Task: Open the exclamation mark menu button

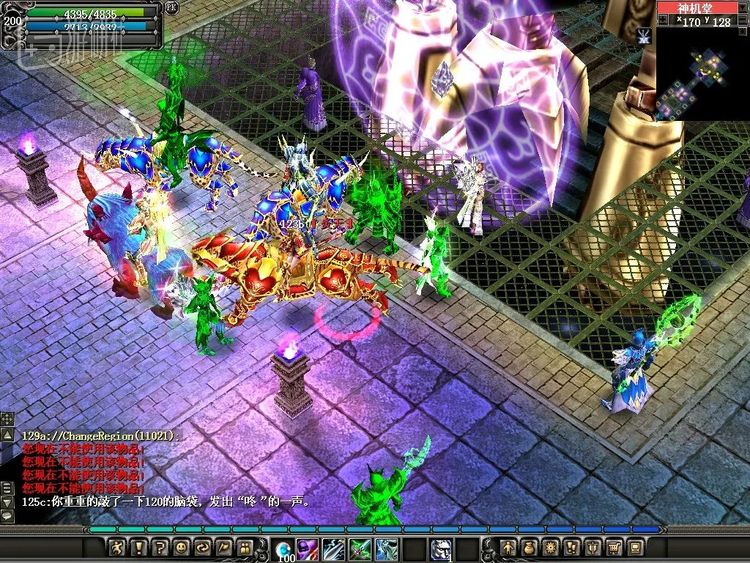Action: click(x=136, y=548)
